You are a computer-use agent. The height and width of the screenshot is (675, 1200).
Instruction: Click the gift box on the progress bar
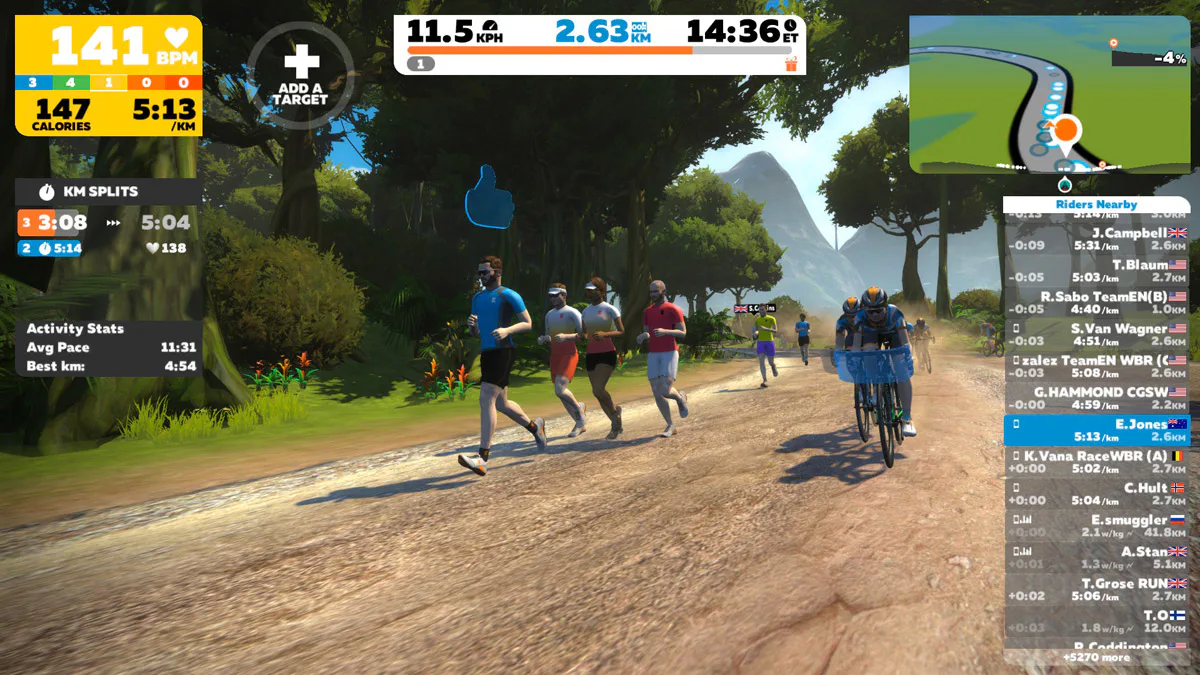tap(791, 64)
